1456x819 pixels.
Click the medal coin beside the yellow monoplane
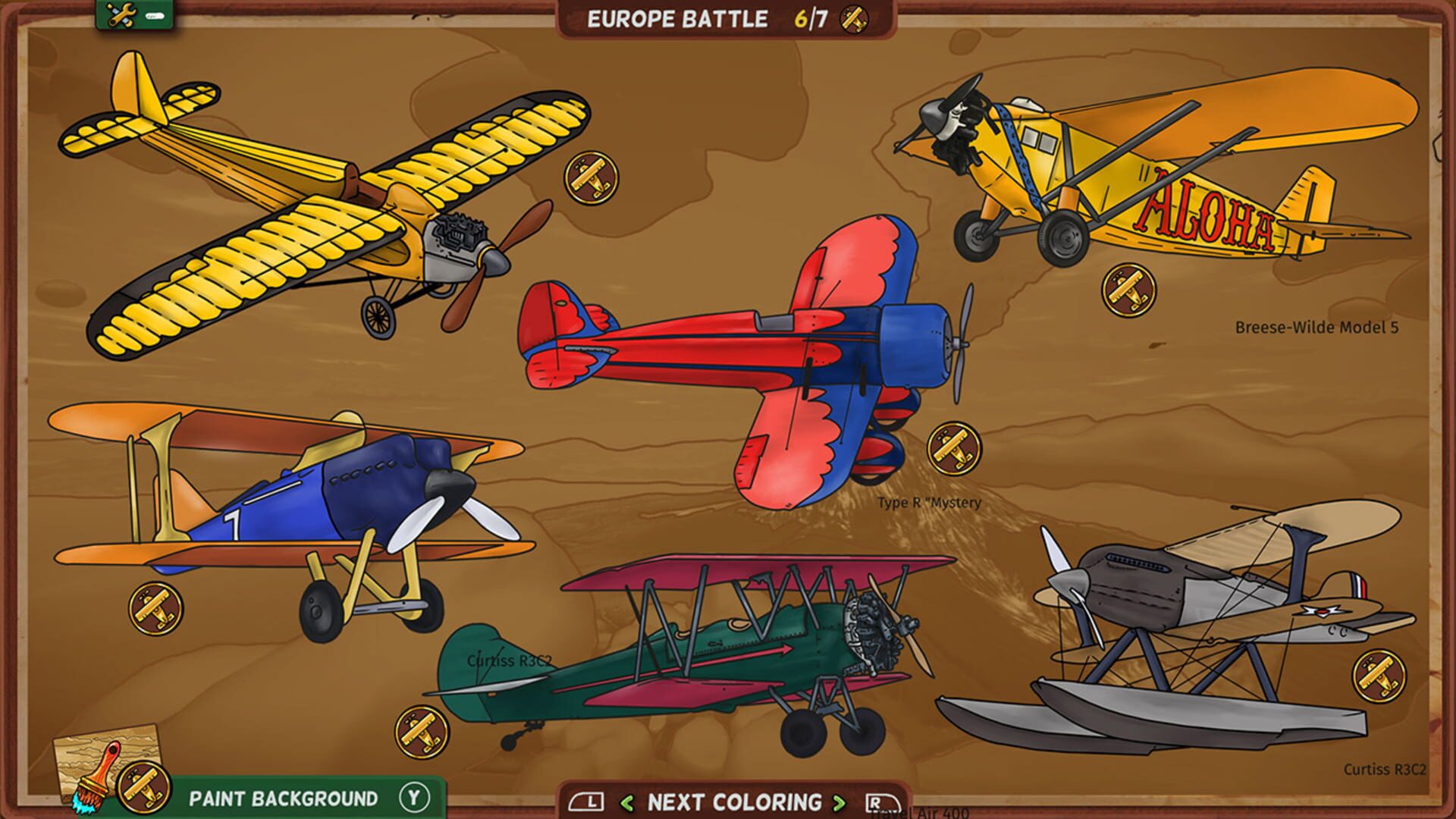592,179
